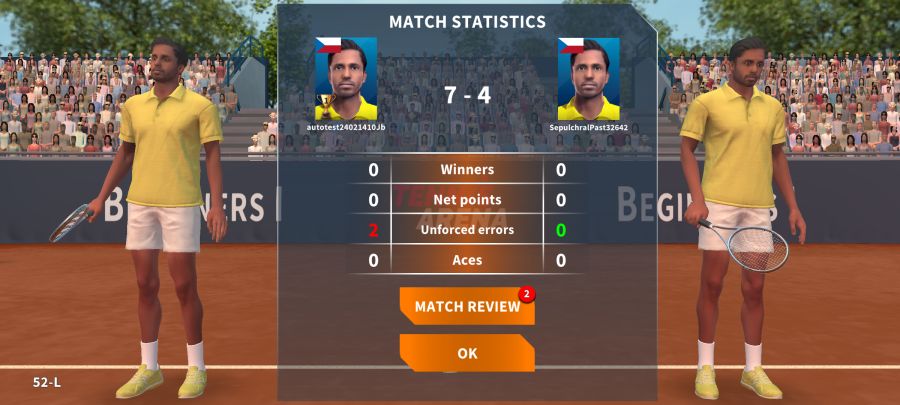Select SepulchralPast32642 player portrait
The image size is (900, 405).
(588, 79)
